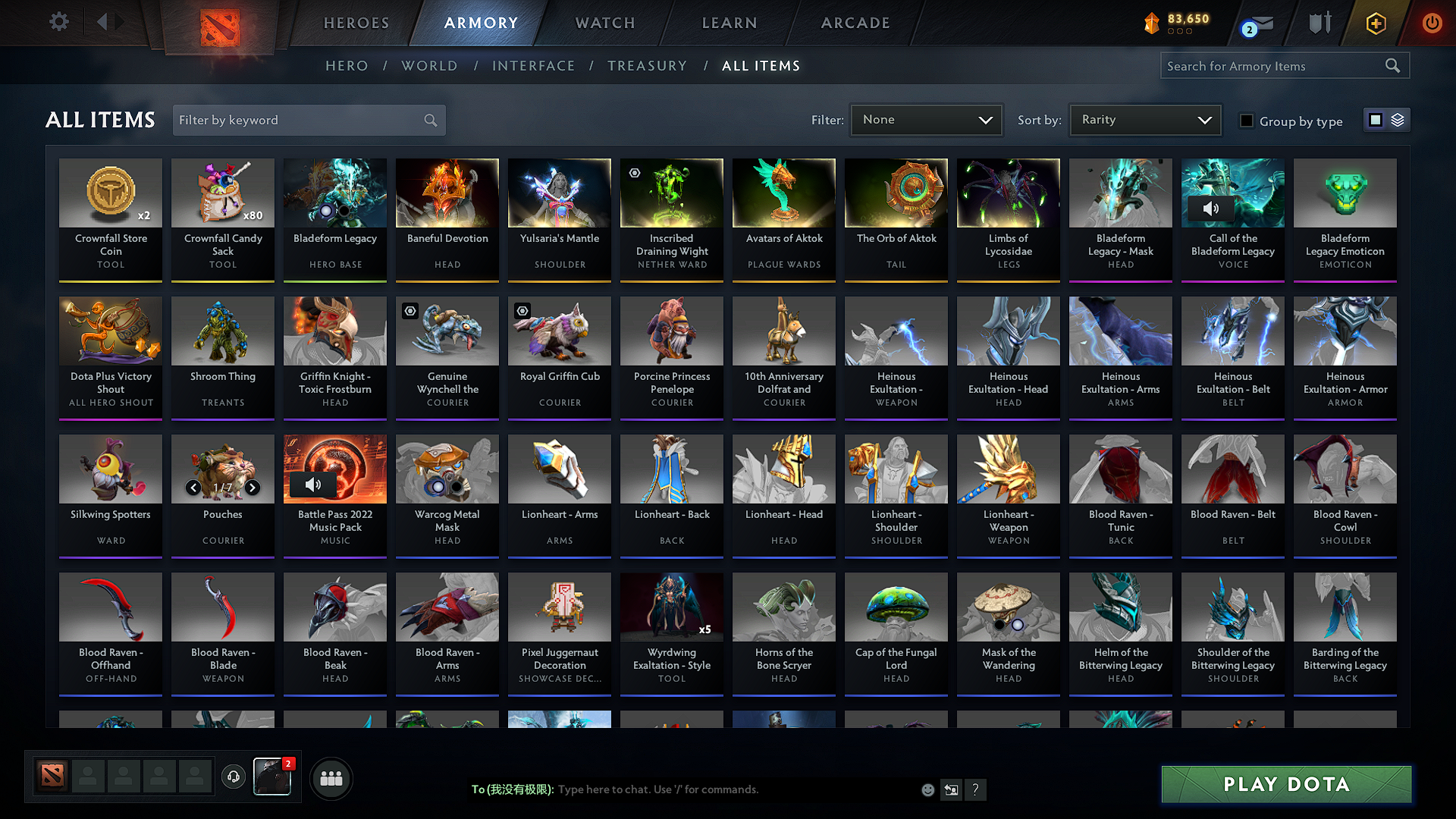Click the friends list icon above chat bar
This screenshot has height=819, width=1456.
331,777
